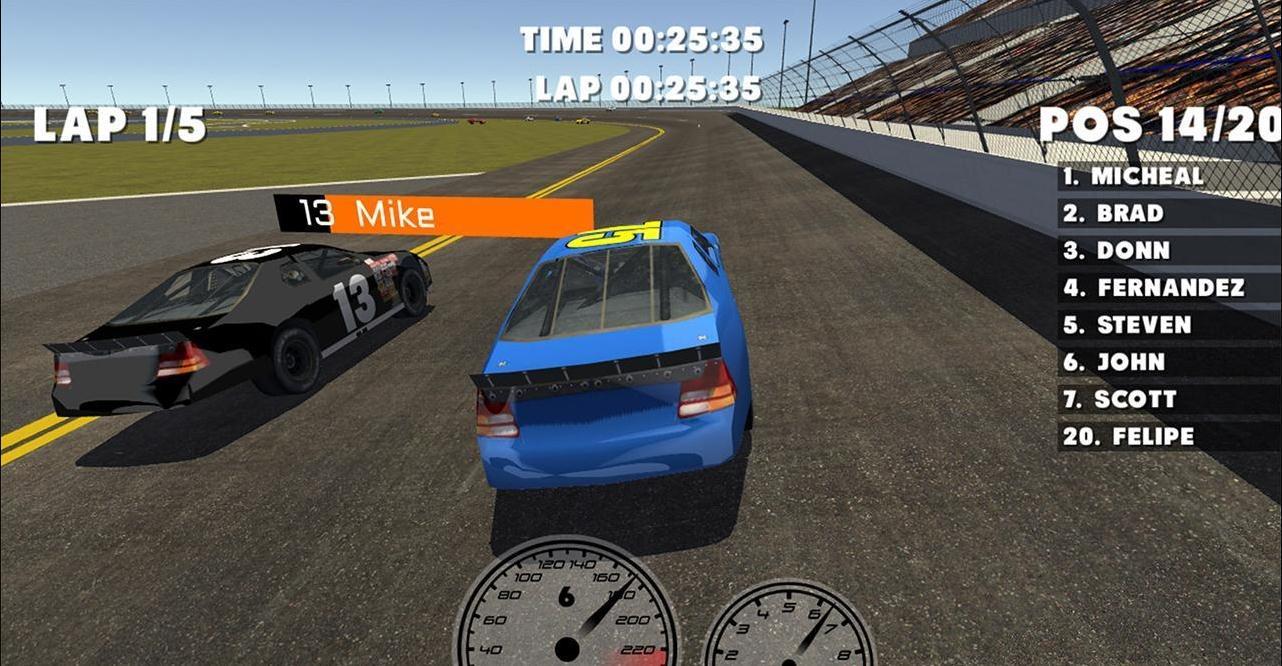Click the orange Mike name tag
Screen dimensions: 1282x666
[x=433, y=215]
